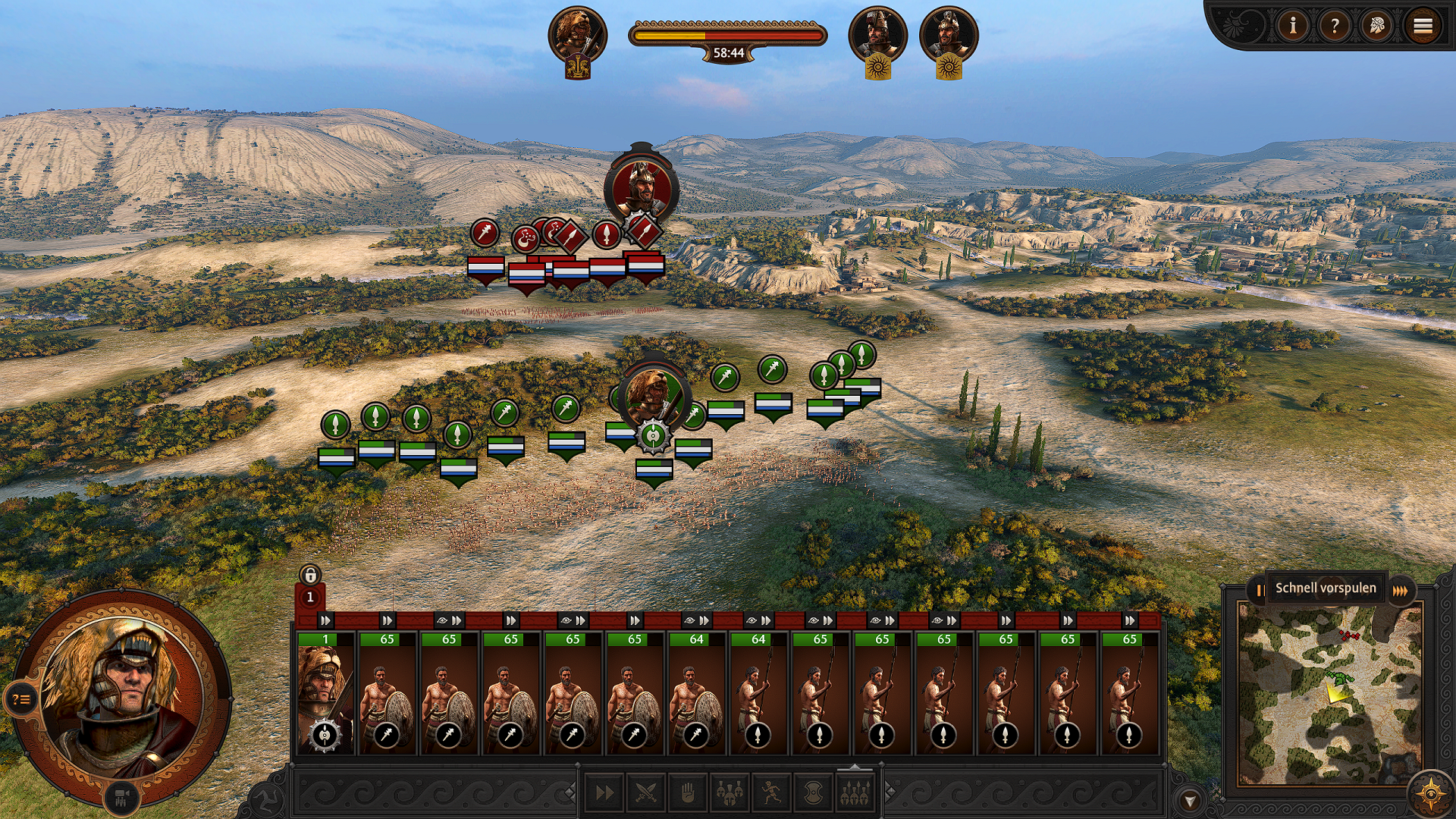Open the list button beside general portrait
1456x819 pixels.
click(21, 699)
